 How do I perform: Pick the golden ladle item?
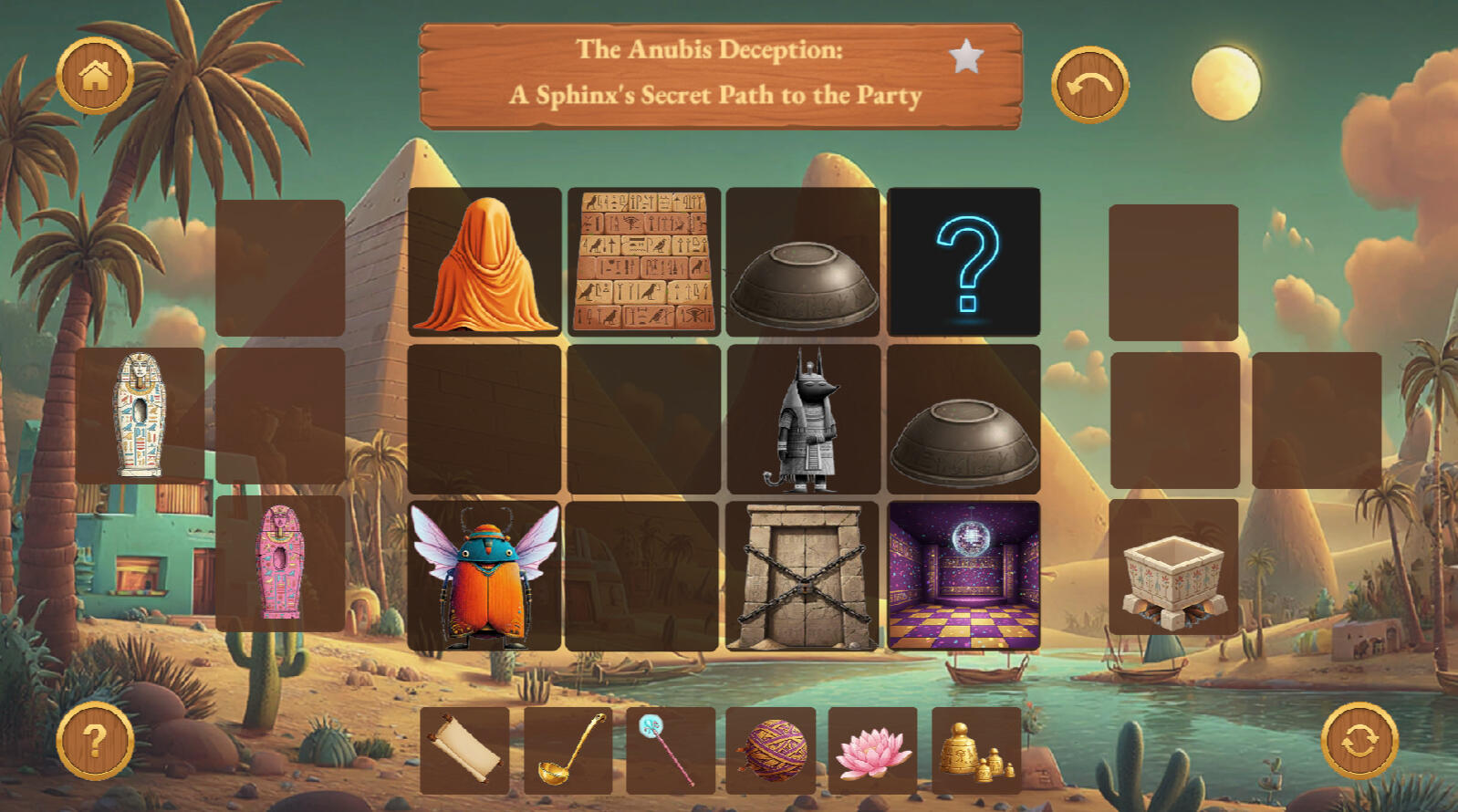[568, 750]
